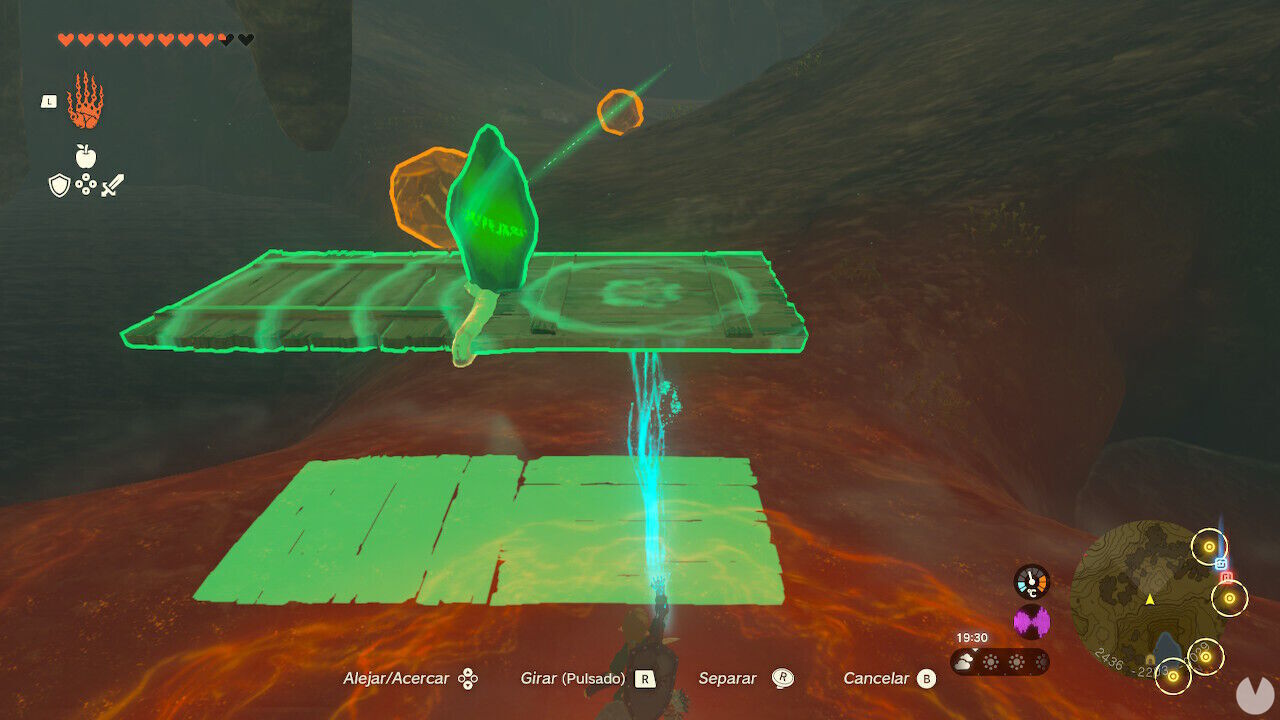Select the yellow circled marker right of the minimap
Viewport: 1280px width, 720px height.
tap(1228, 597)
